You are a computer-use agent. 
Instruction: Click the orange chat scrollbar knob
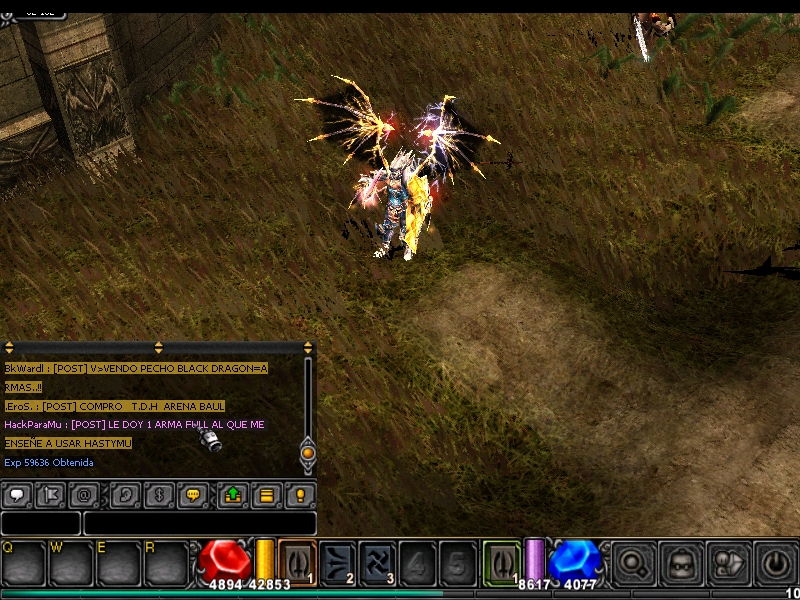point(308,453)
